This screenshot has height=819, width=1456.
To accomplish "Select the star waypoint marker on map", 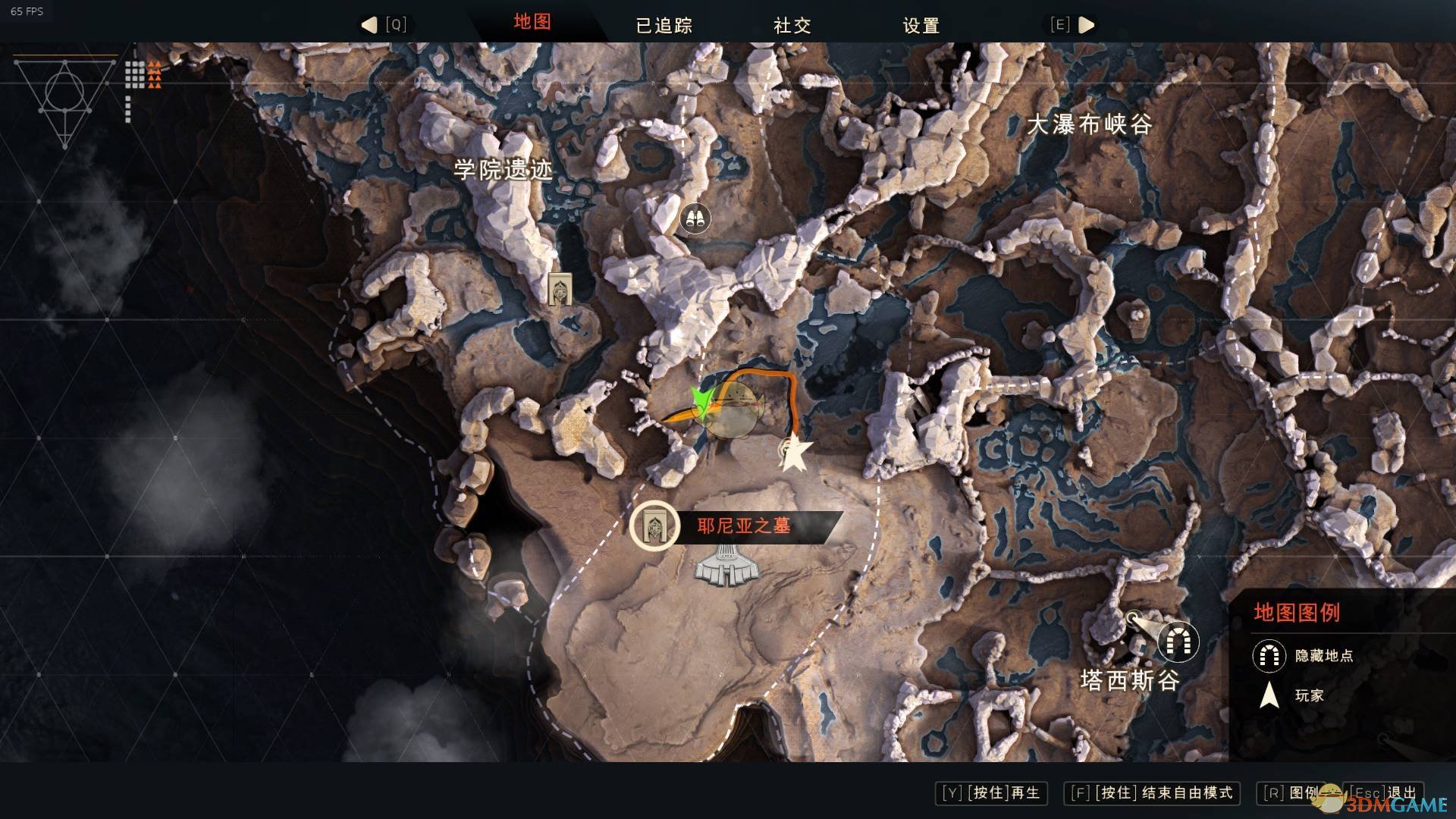I will pyautogui.click(x=795, y=454).
